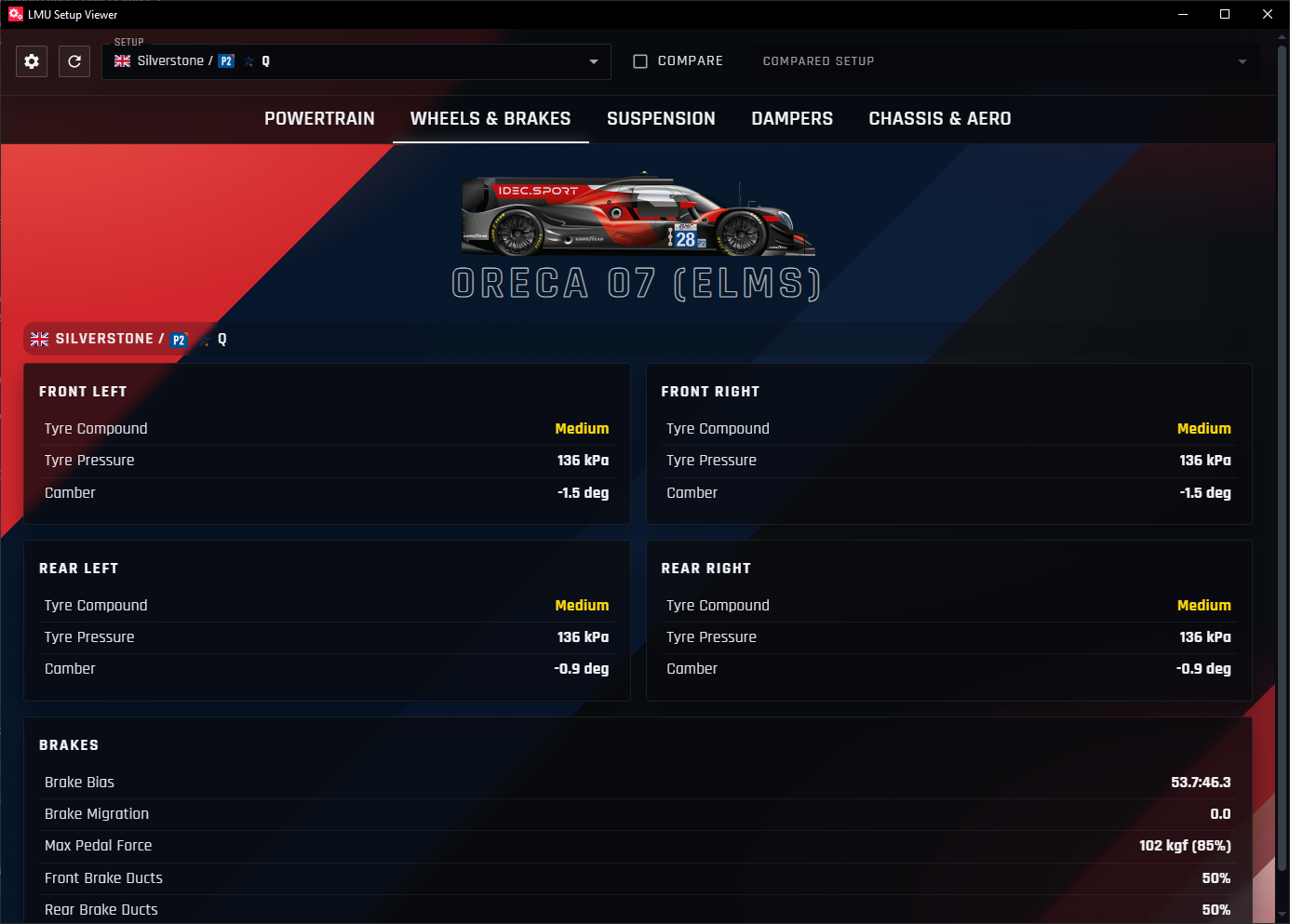
Task: Click the star icon beside Q in the selector
Action: click(248, 60)
